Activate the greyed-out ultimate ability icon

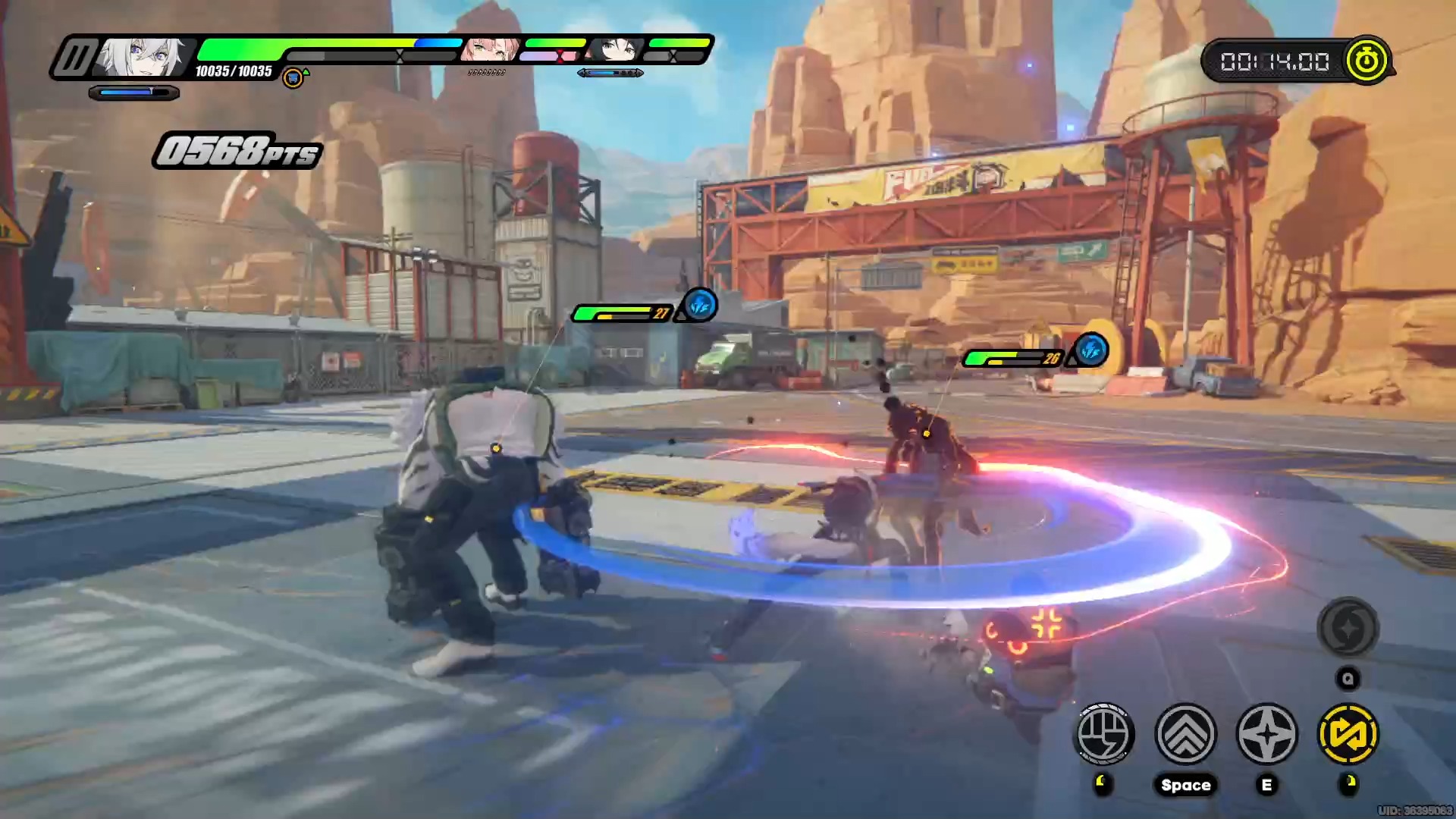1348,629
